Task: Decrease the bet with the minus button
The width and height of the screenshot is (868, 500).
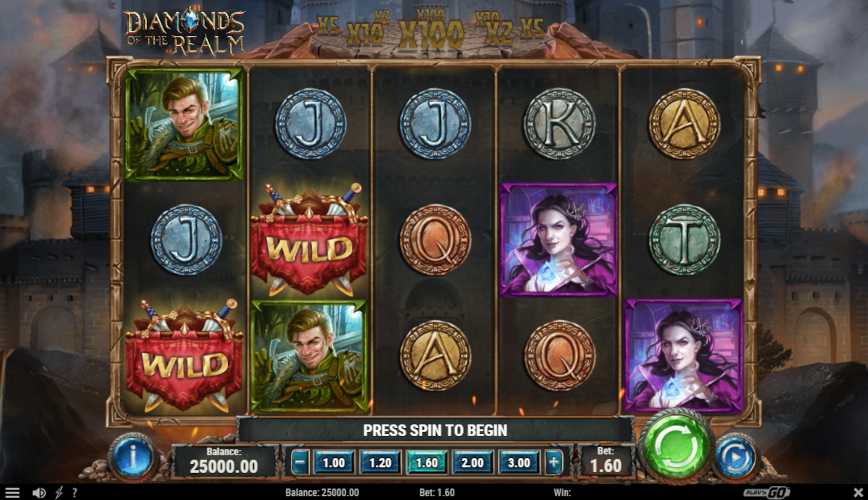Action: (x=299, y=462)
